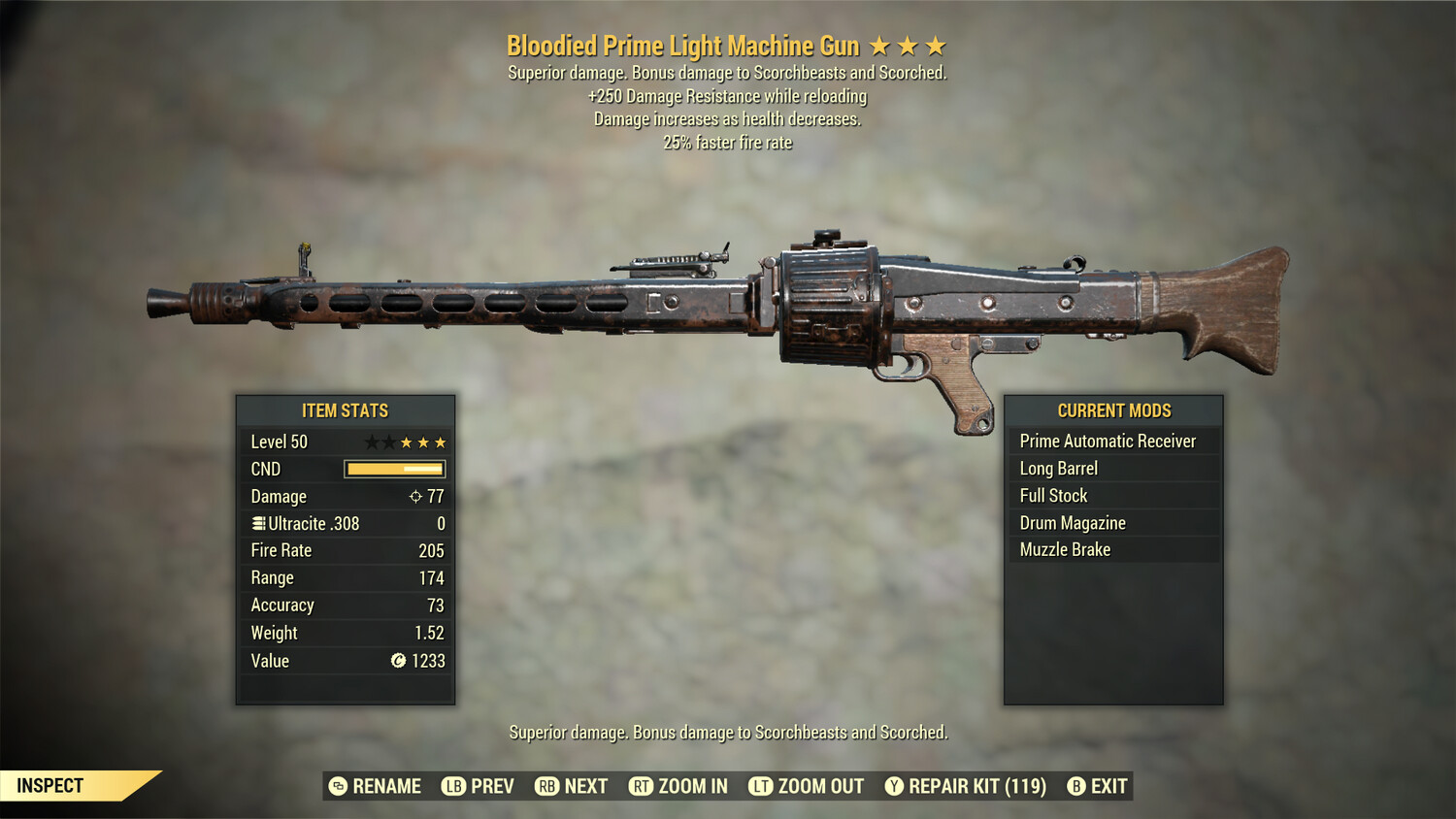The width and height of the screenshot is (1456, 819).
Task: Select the Long Barrel mod entry
Action: click(x=1113, y=468)
